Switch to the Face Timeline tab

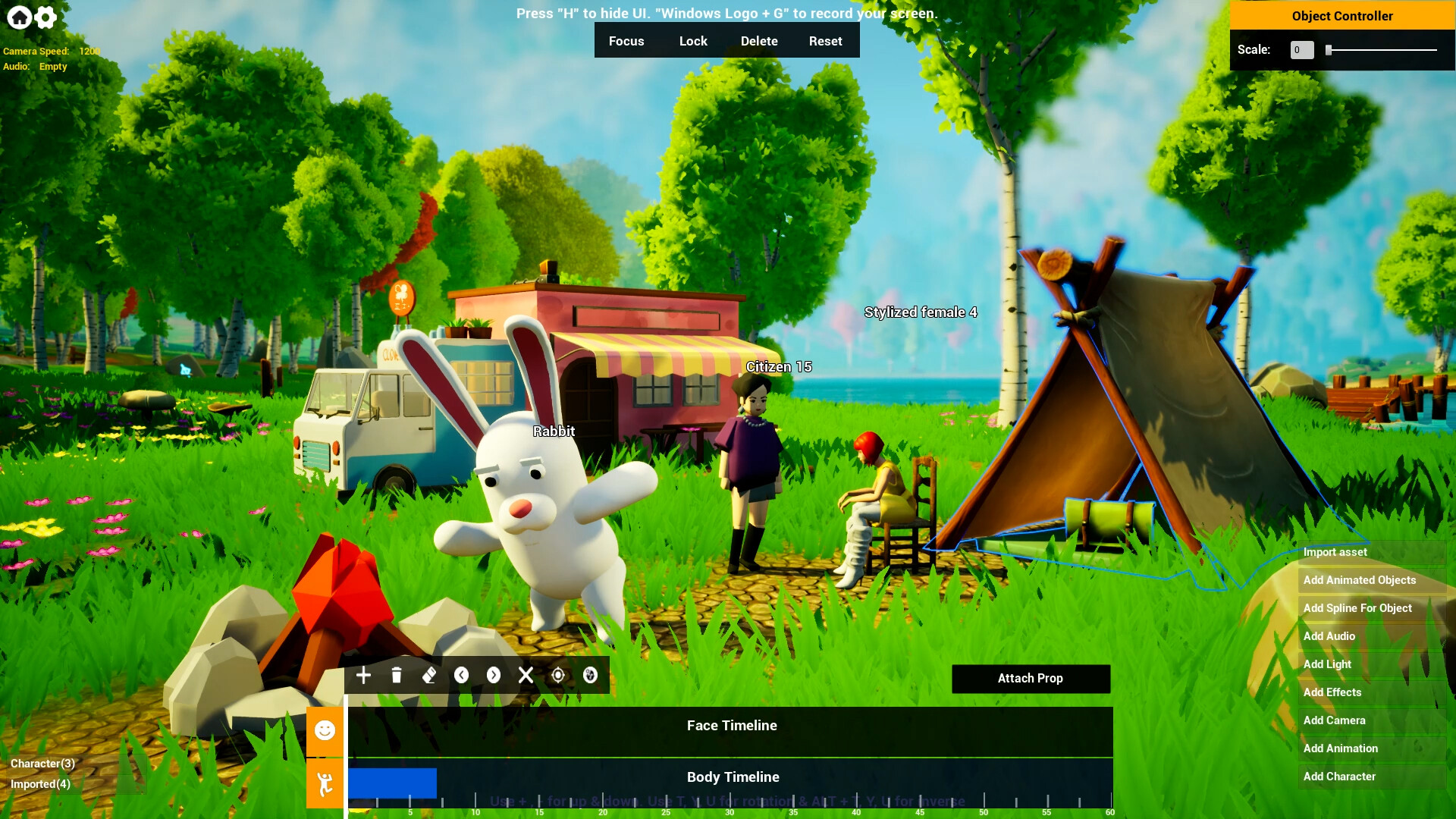[x=730, y=725]
